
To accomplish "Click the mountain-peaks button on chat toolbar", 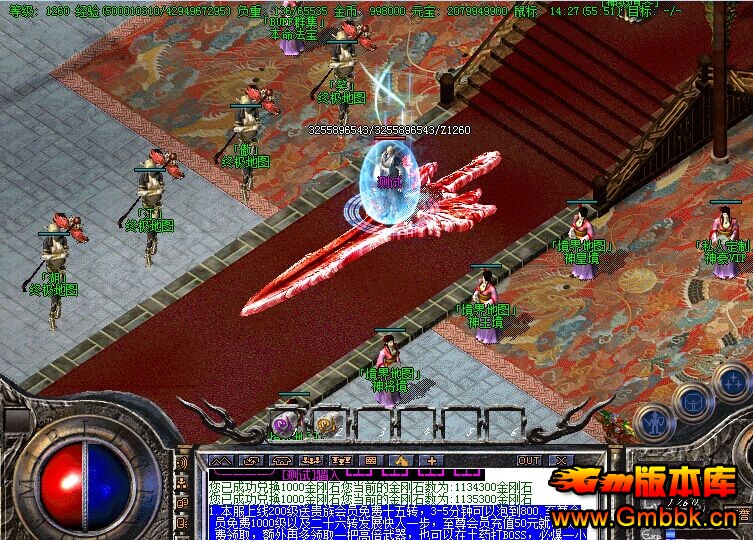I will coord(220,460).
